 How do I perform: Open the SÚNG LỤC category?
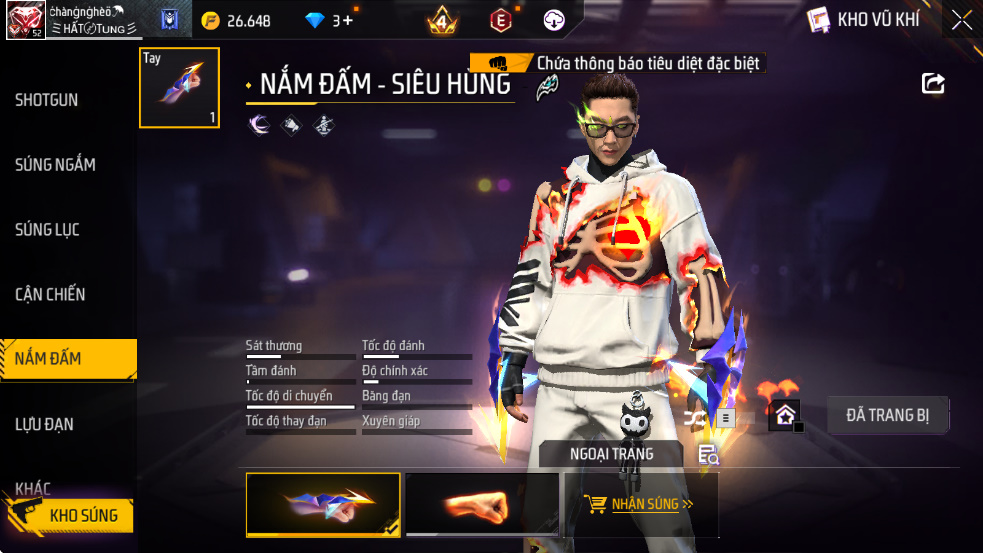pyautogui.click(x=47, y=230)
